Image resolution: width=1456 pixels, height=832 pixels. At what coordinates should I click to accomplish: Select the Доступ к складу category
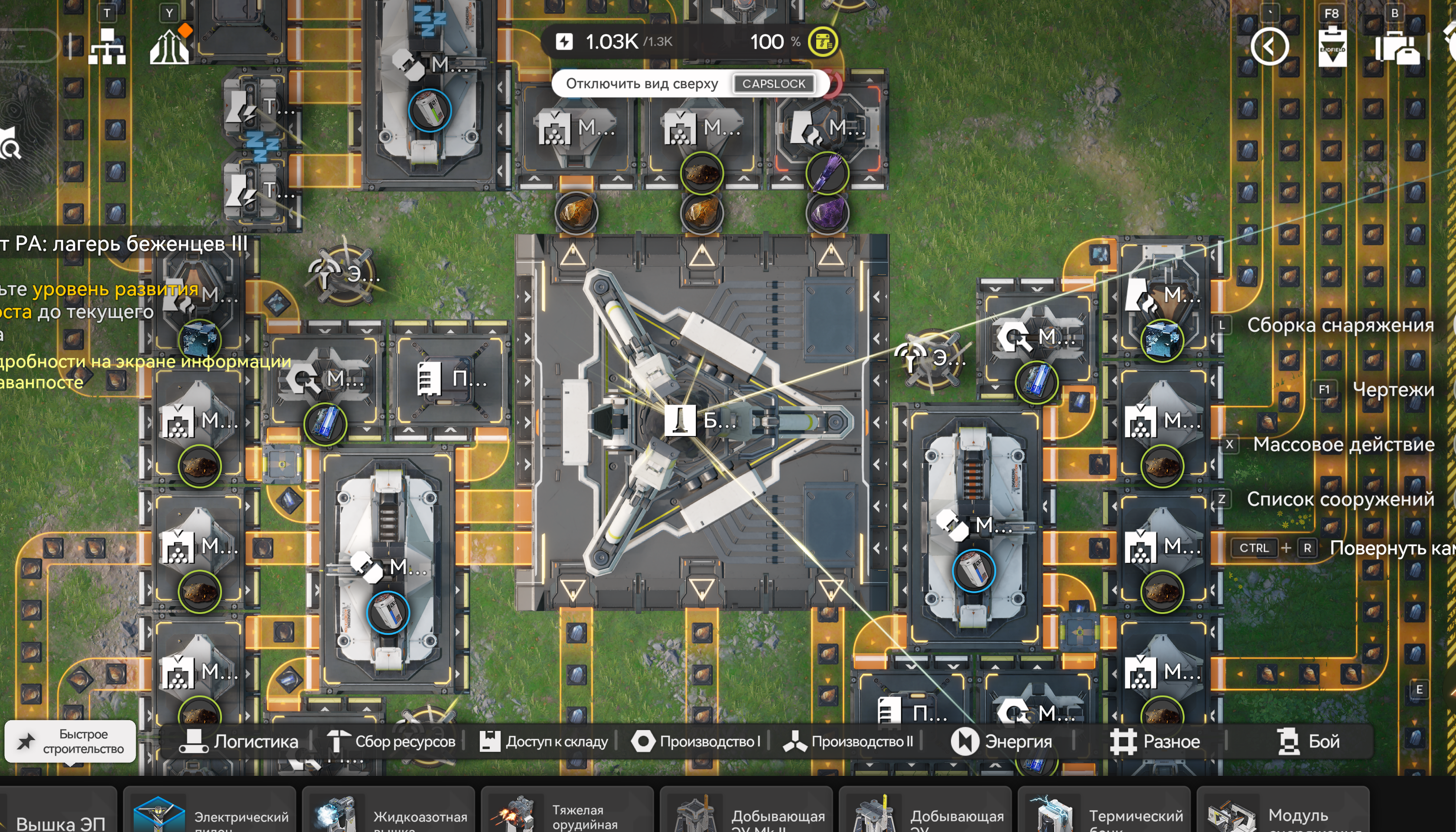pyautogui.click(x=543, y=741)
